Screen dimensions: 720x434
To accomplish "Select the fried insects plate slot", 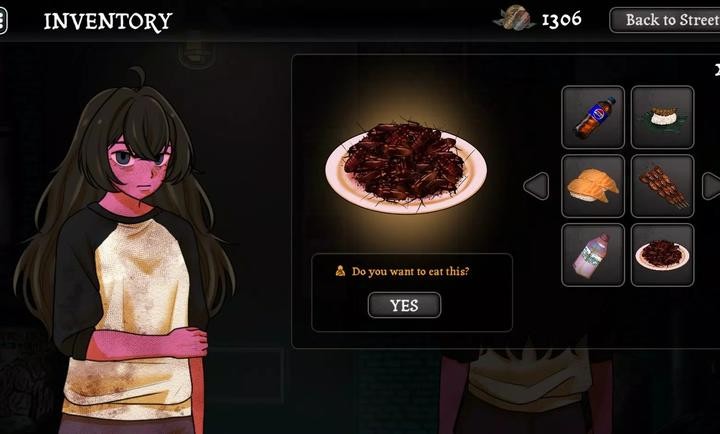I will click(x=662, y=254).
